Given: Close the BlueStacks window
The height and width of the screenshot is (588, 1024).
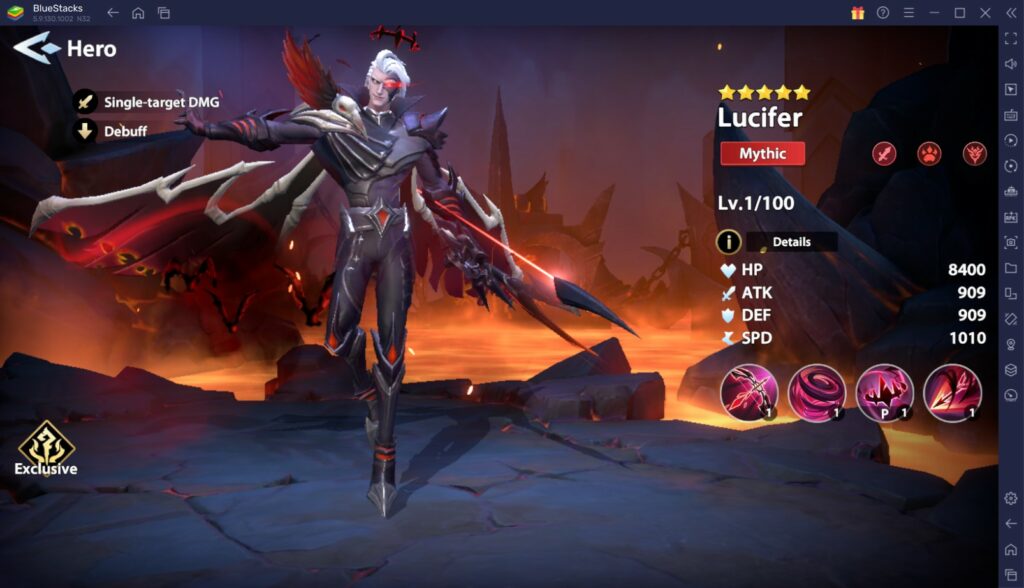Looking at the screenshot, I should click(984, 12).
